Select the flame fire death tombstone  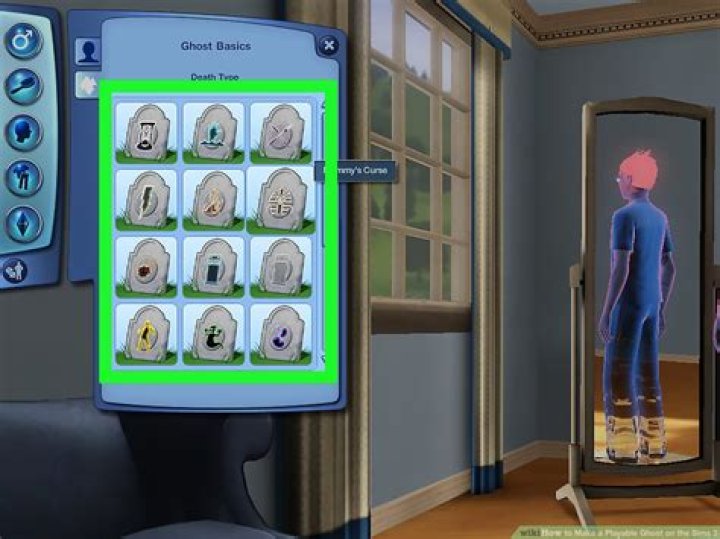(x=213, y=199)
